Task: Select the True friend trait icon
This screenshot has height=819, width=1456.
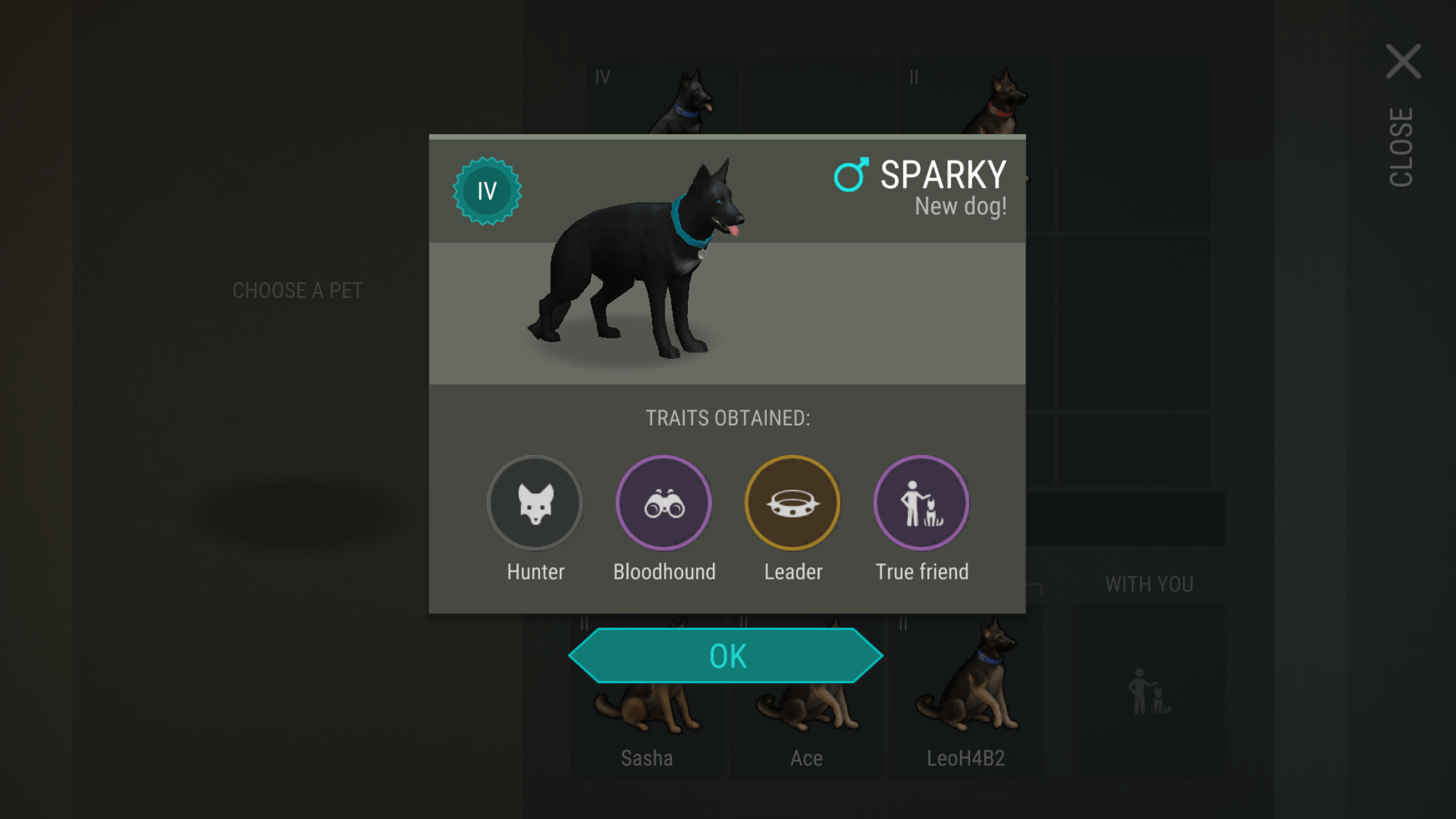Action: (921, 502)
